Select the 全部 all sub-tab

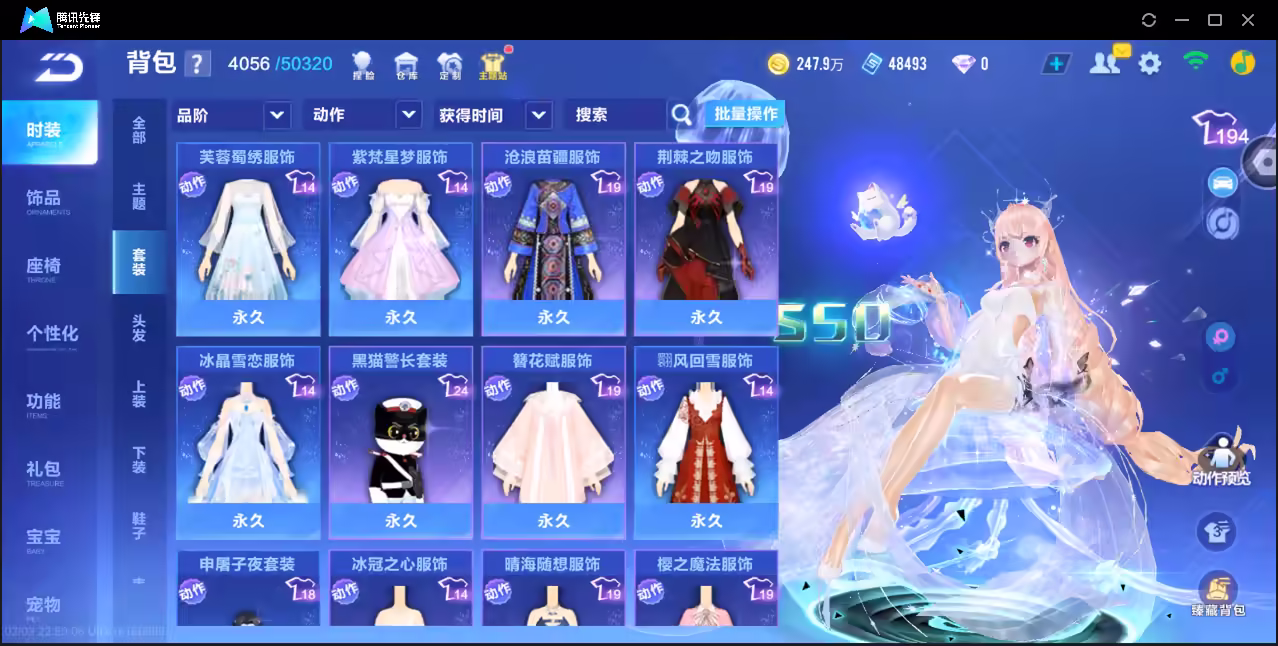point(139,130)
